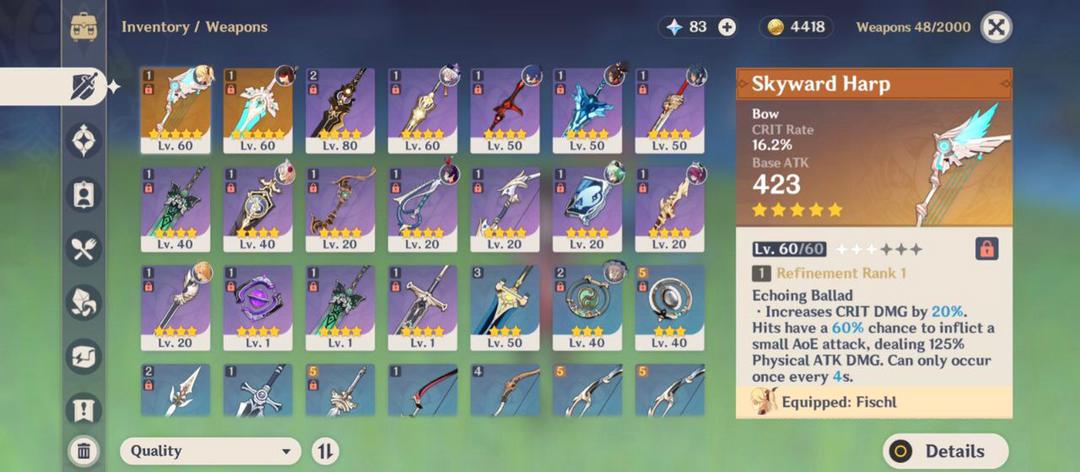The height and width of the screenshot is (472, 1080).
Task: Toggle the red lock on Skyward Harp
Action: 986,248
